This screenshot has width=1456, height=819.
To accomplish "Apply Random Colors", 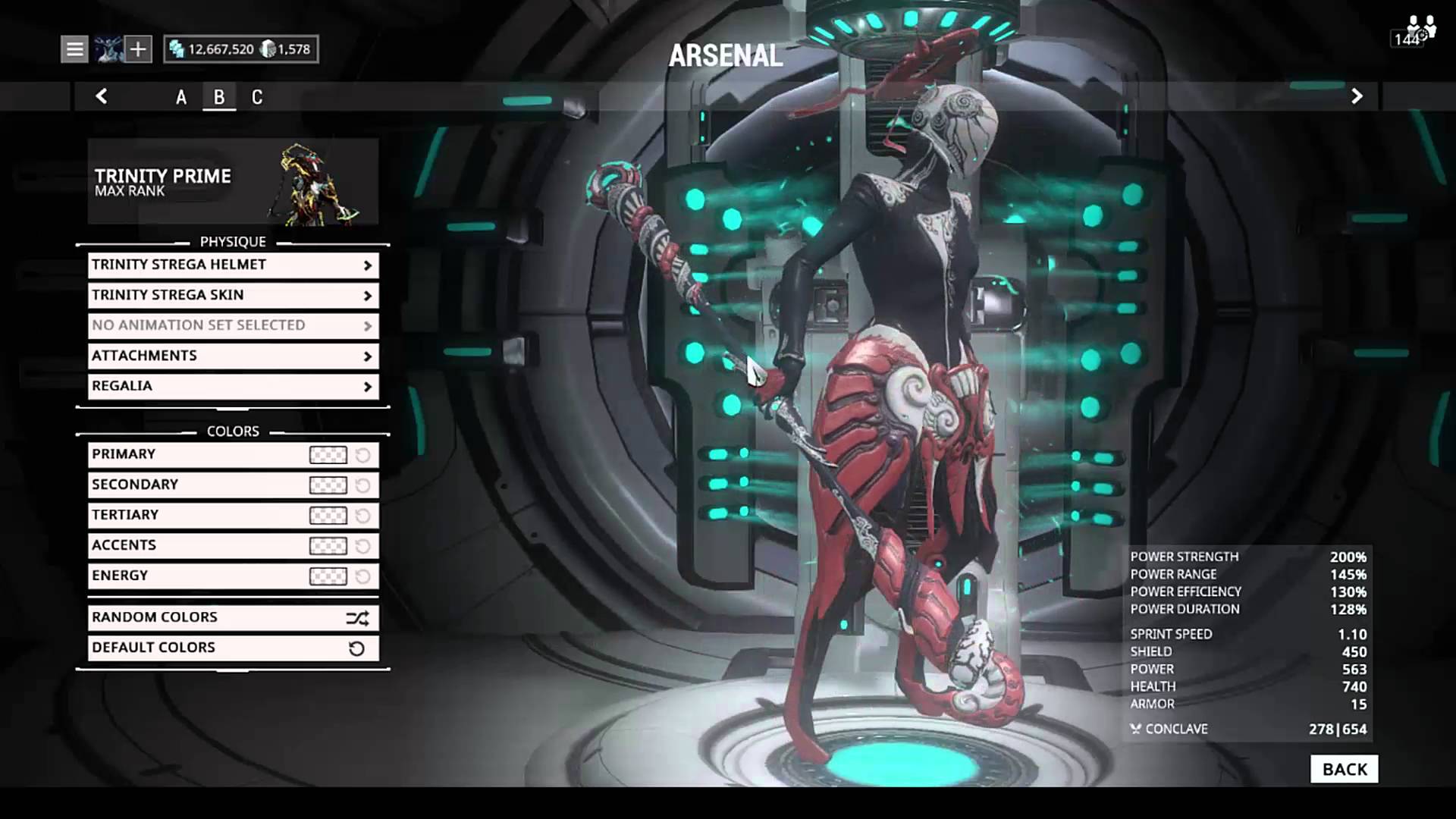I will [233, 618].
